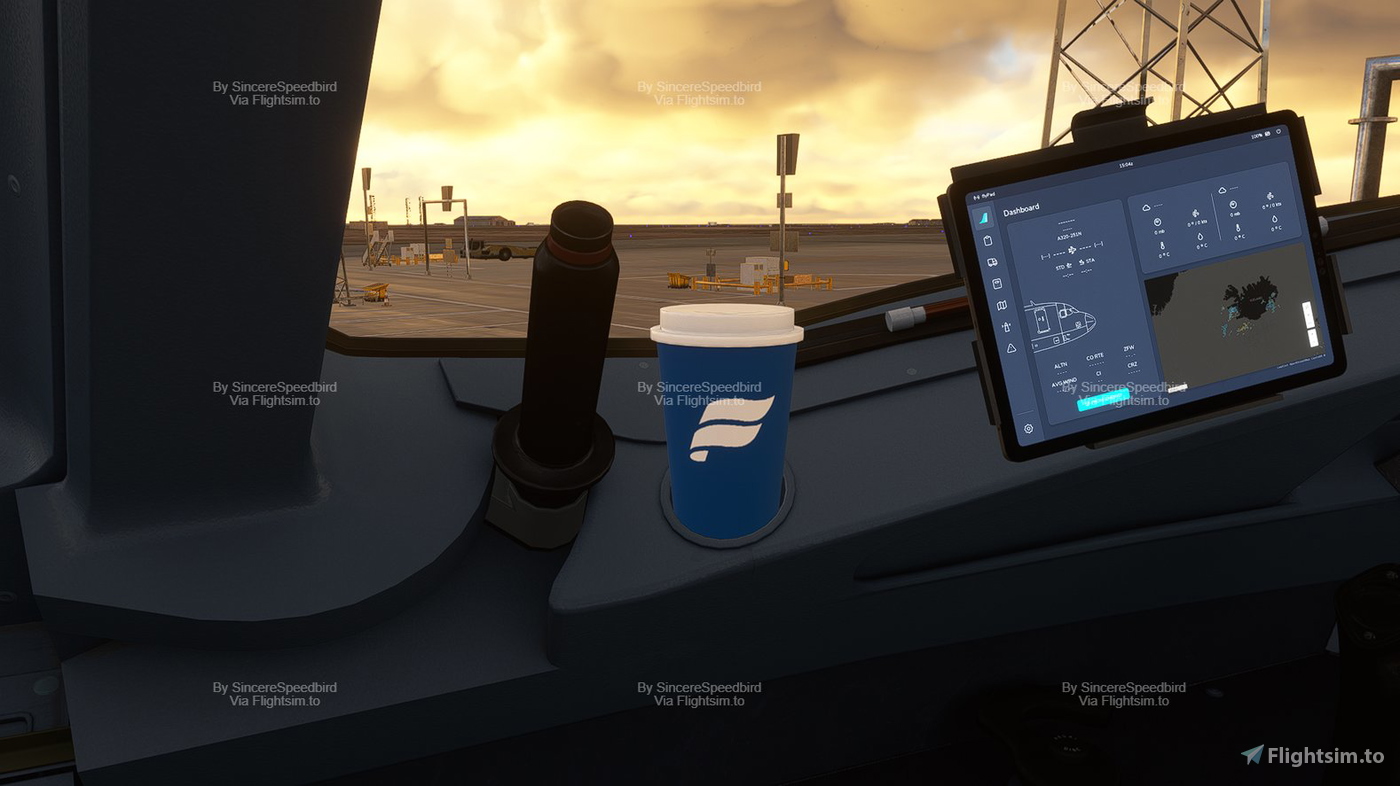Screen dimensions: 1400x786
Task: Click the wifi icon beside the flyPad label
Action: pos(976,196)
